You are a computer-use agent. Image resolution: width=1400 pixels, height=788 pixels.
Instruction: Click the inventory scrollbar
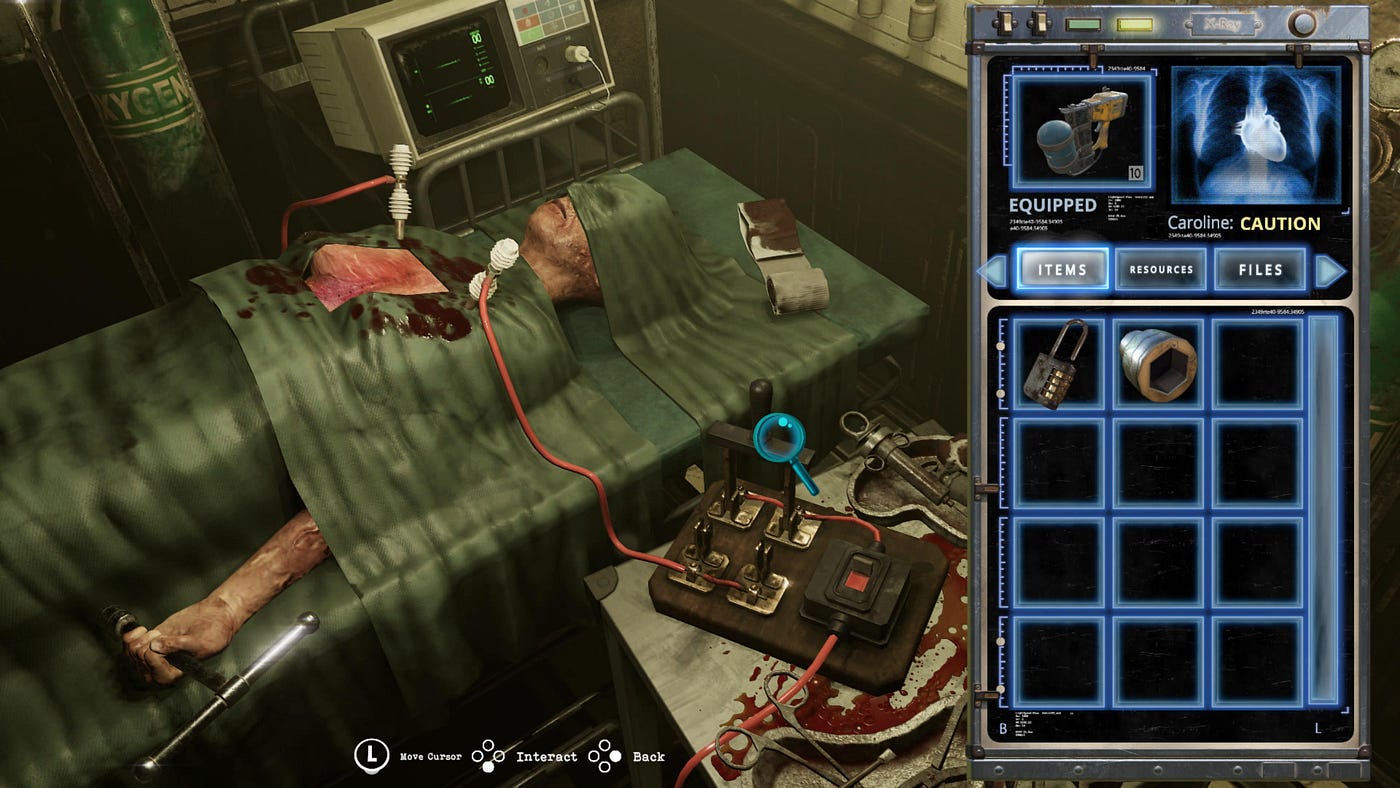[x=1323, y=510]
